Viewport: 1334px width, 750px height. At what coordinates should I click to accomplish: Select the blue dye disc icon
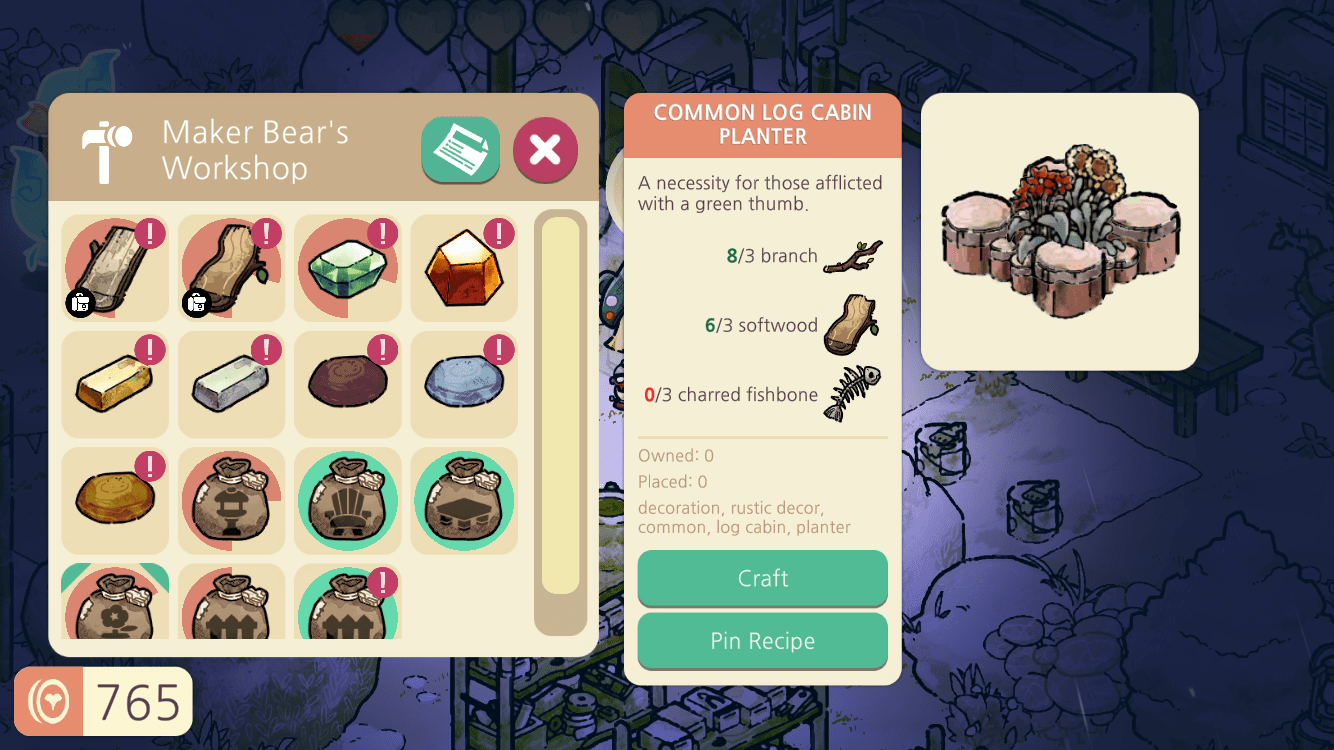click(463, 384)
